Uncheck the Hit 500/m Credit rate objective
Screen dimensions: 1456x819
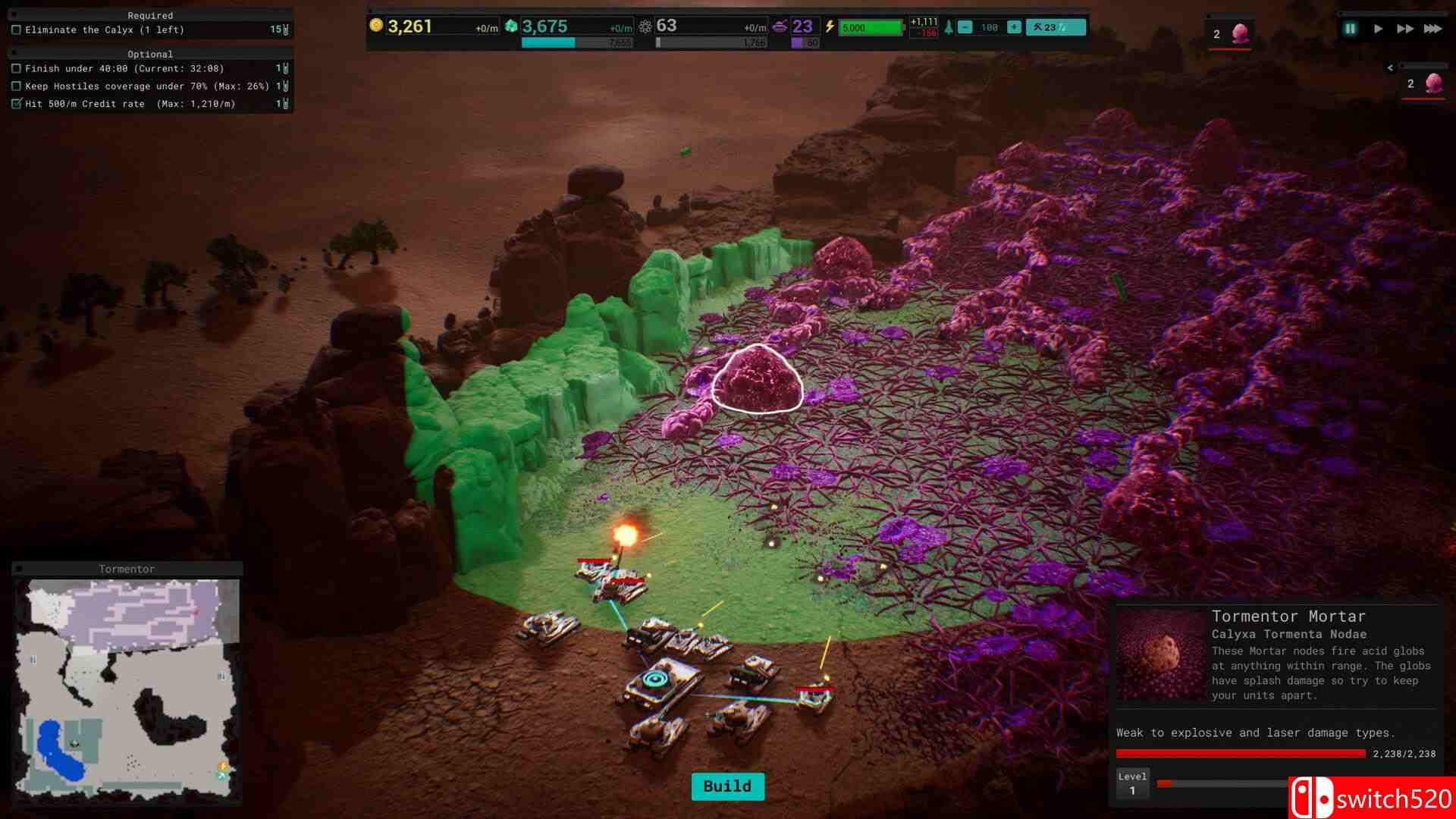point(17,104)
